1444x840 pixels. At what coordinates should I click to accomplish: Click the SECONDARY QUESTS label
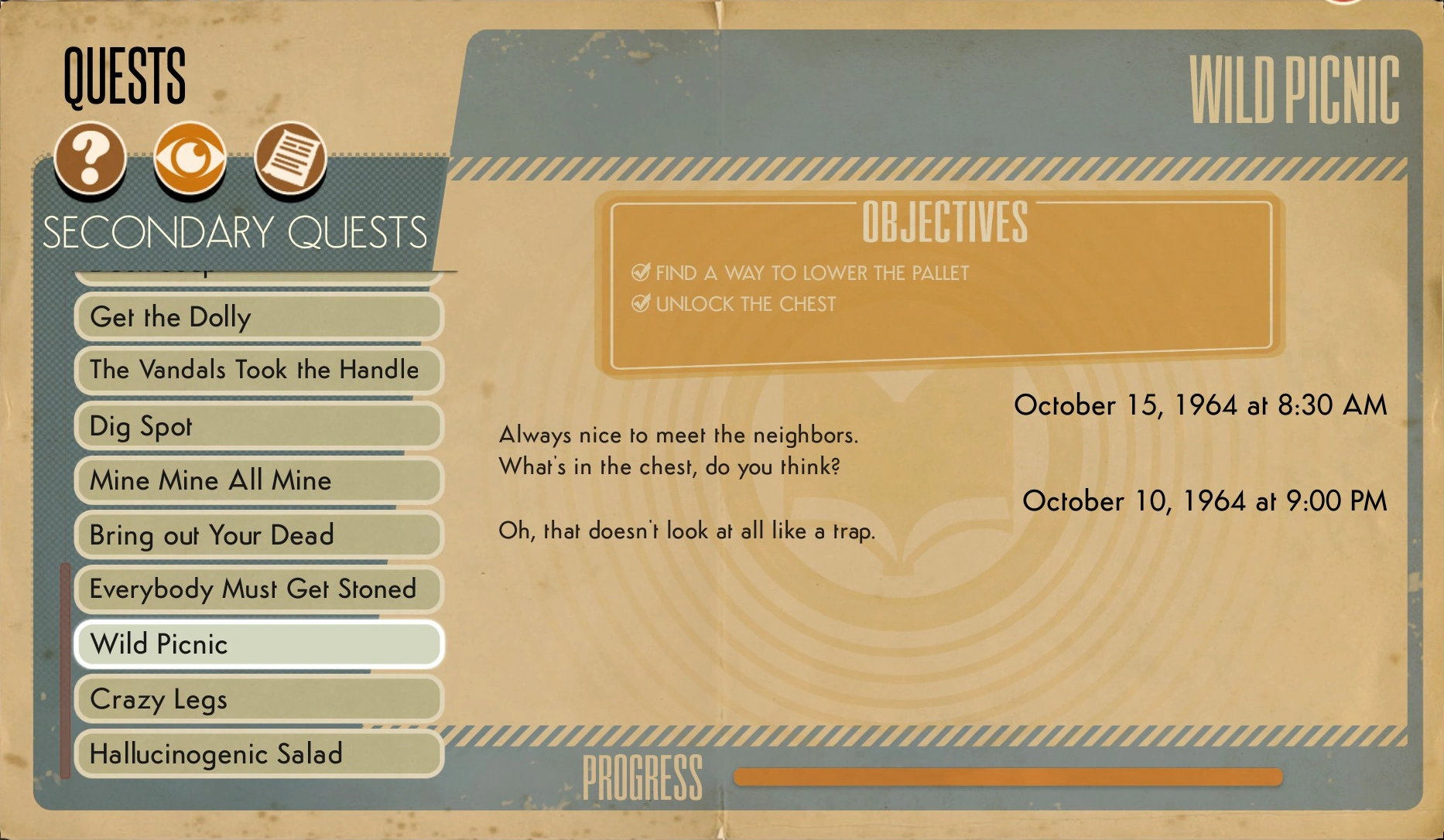point(235,229)
